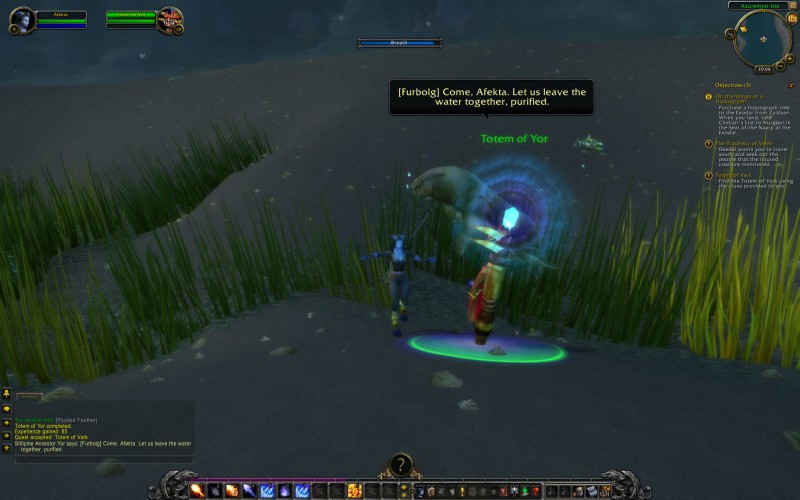Cast the first fire spell on the action bar
This screenshot has width=800, height=500.
click(x=197, y=490)
